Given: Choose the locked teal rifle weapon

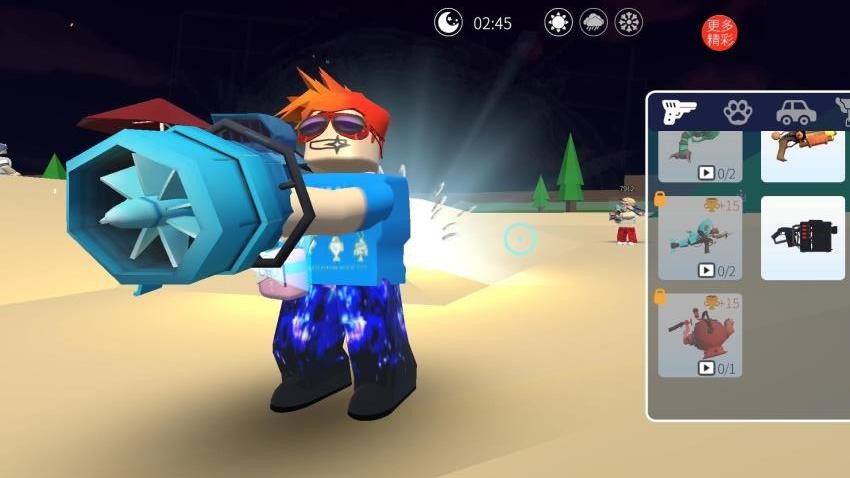Looking at the screenshot, I should pos(700,237).
